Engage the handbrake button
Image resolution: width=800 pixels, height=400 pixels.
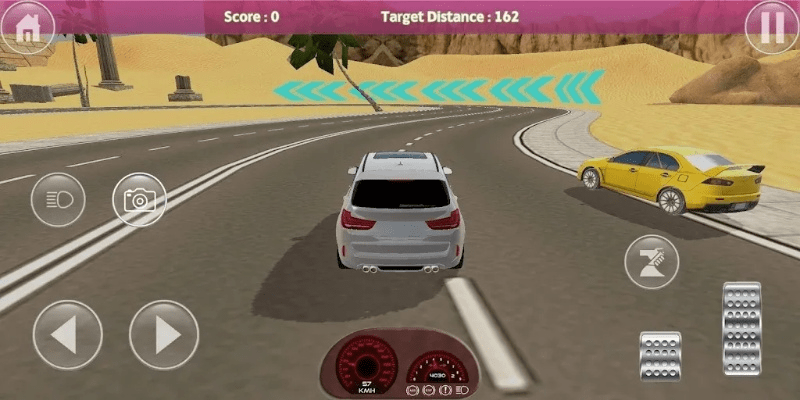tap(651, 262)
